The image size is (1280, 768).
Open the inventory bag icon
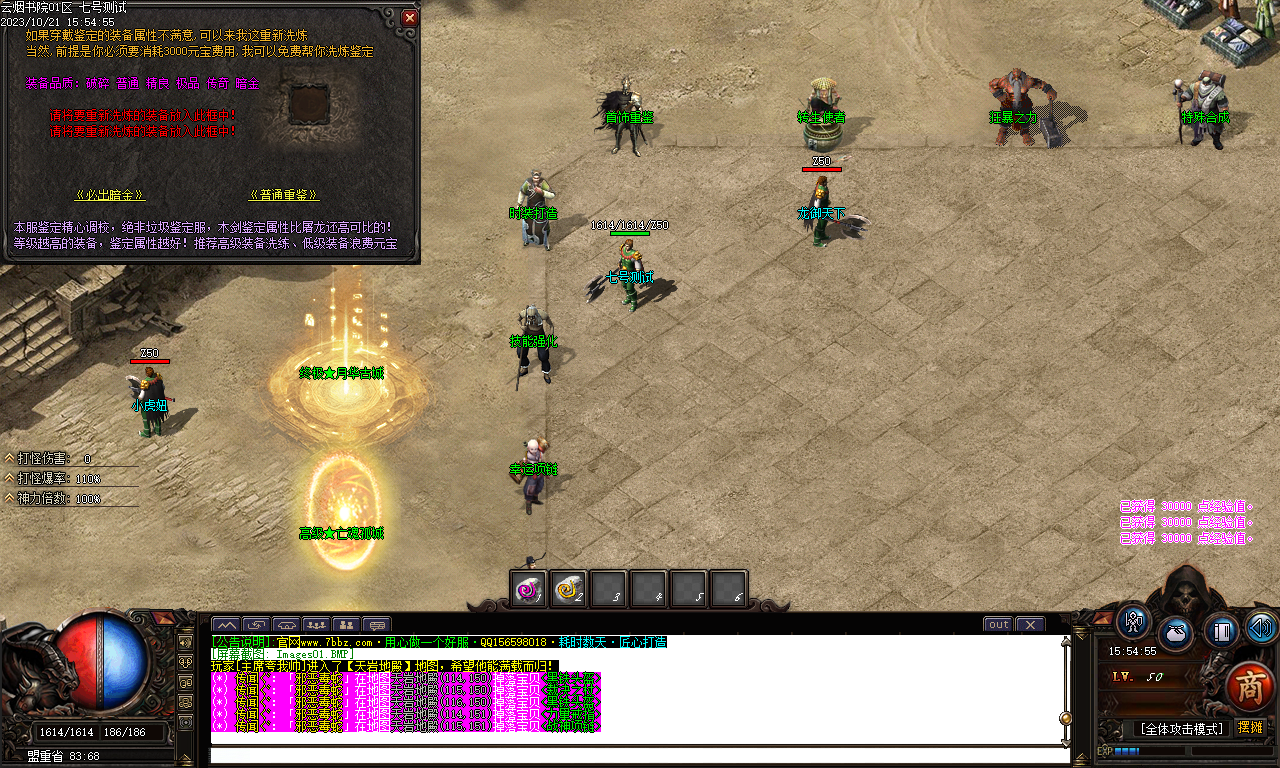point(1175,632)
